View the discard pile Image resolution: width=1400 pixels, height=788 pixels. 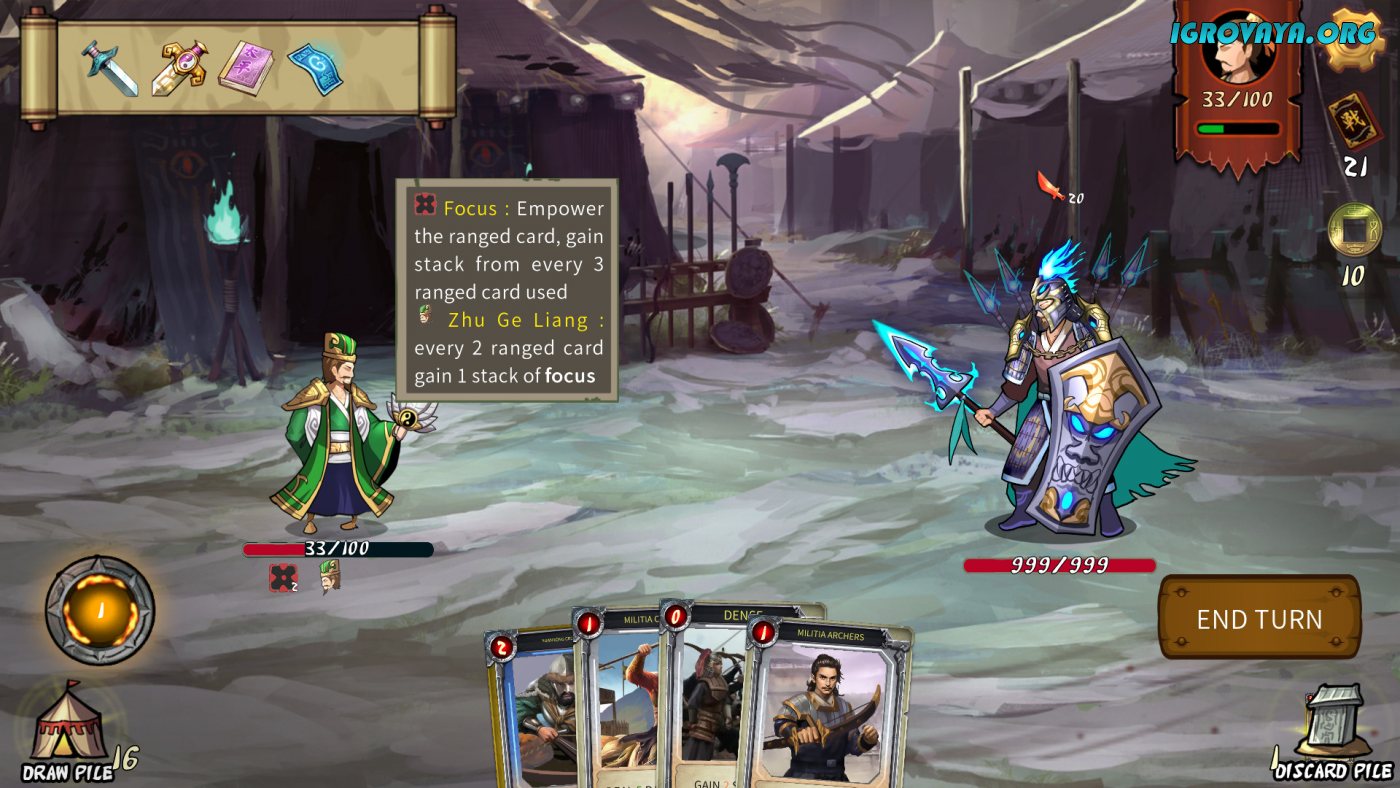pos(1334,723)
